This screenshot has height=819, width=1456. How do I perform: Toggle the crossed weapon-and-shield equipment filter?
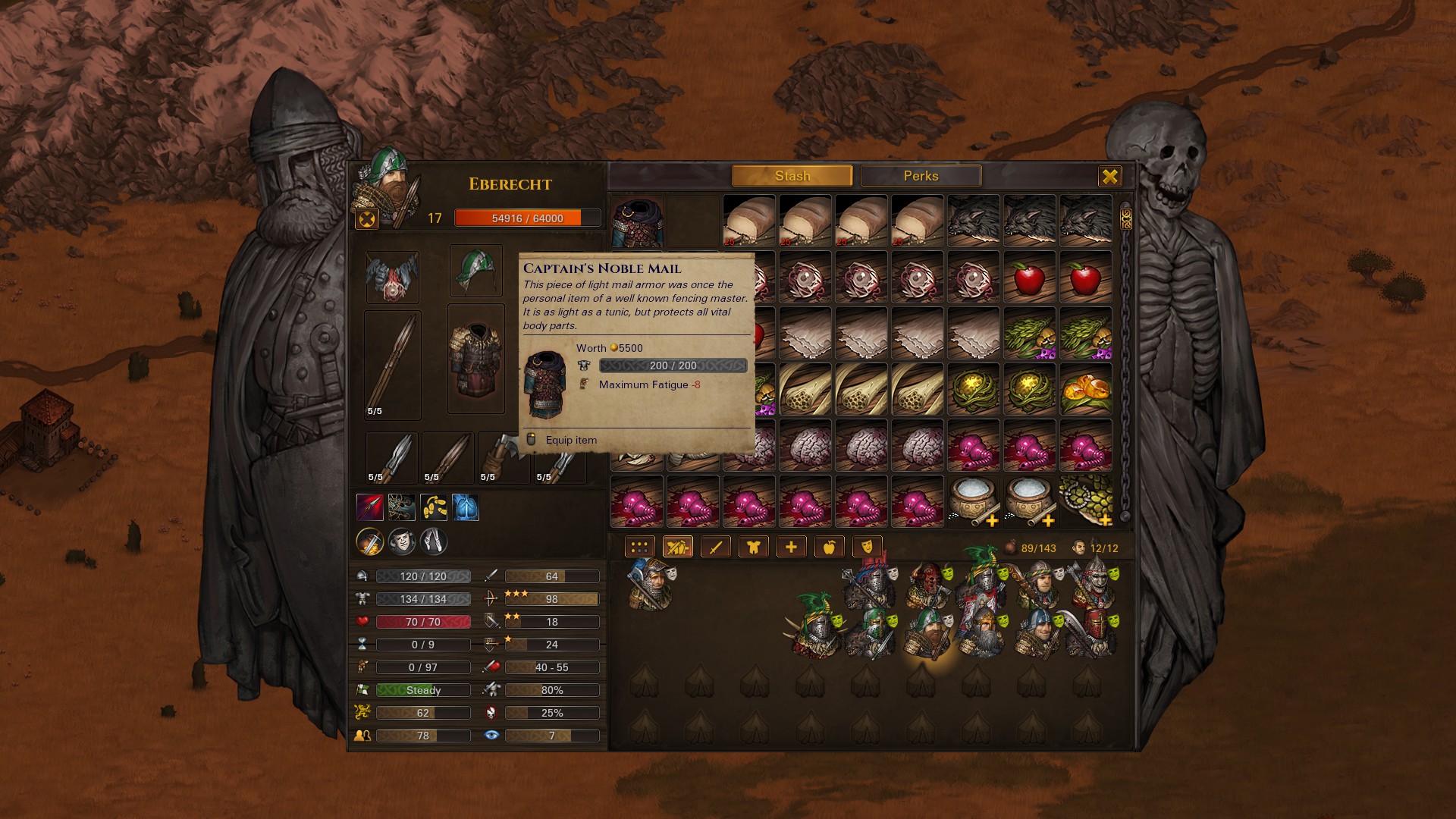point(677,546)
